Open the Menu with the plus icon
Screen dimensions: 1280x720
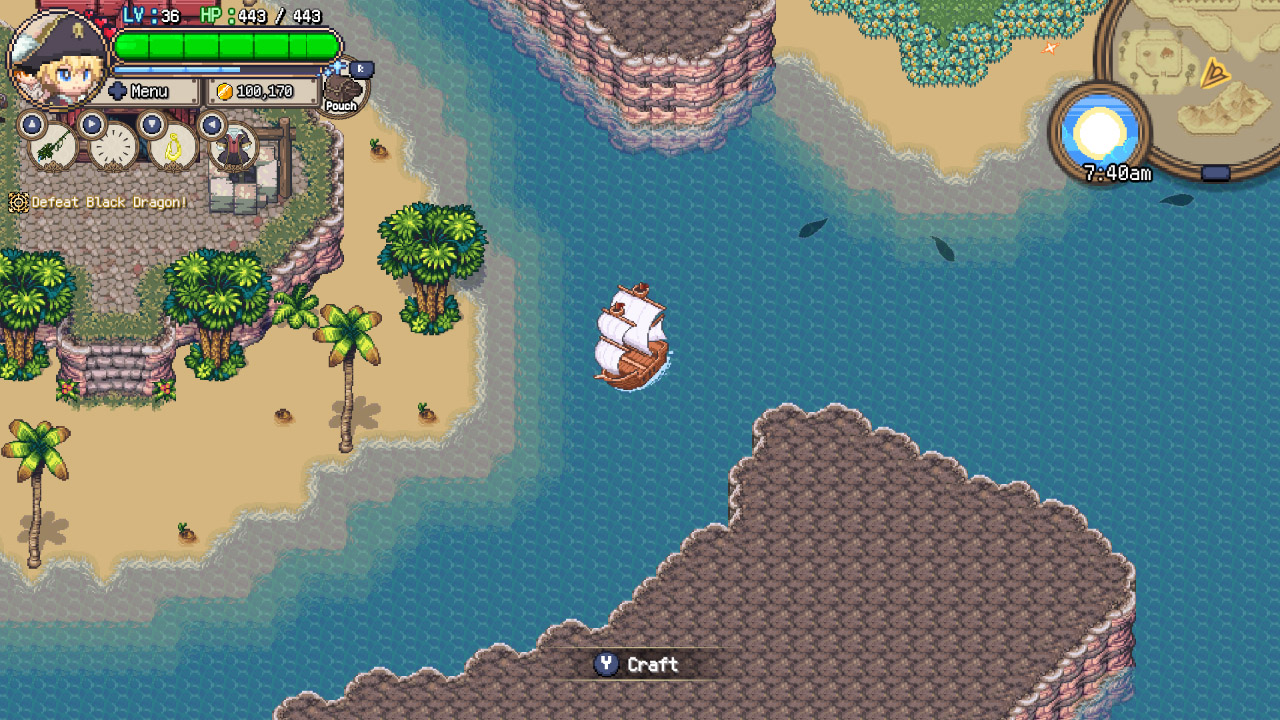pyautogui.click(x=118, y=90)
